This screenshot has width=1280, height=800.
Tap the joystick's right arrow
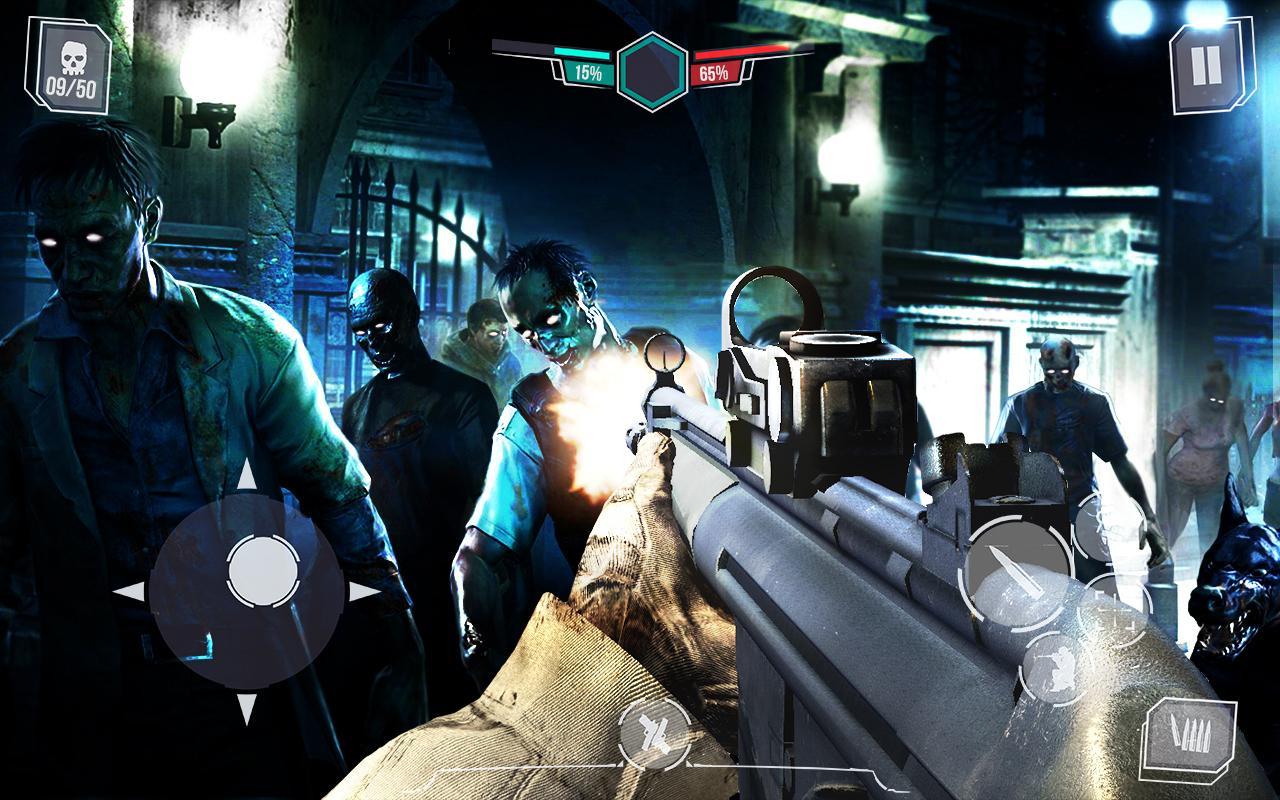pos(364,592)
